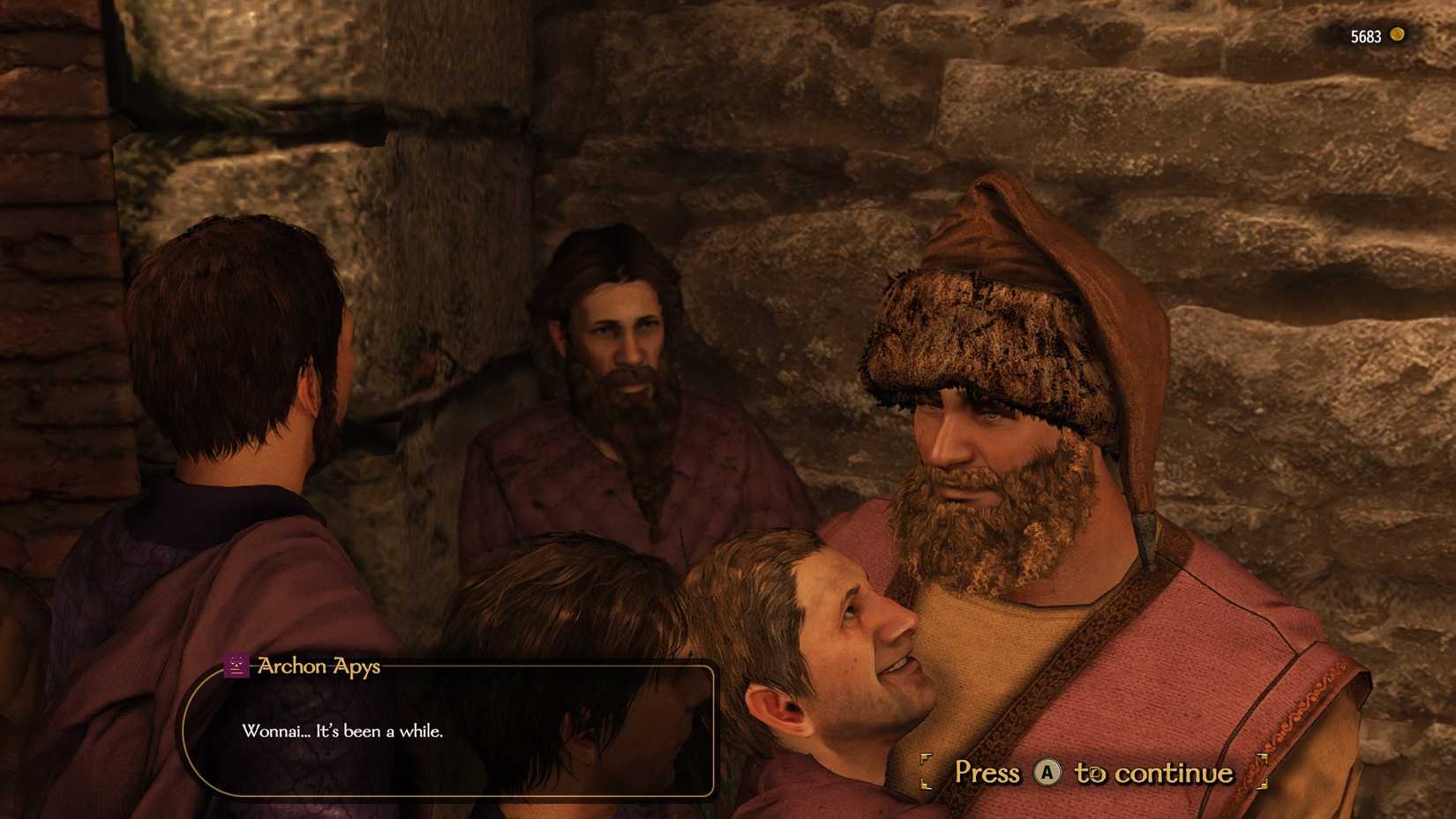
Task: Click Press A to continue prompt
Action: (x=1094, y=773)
